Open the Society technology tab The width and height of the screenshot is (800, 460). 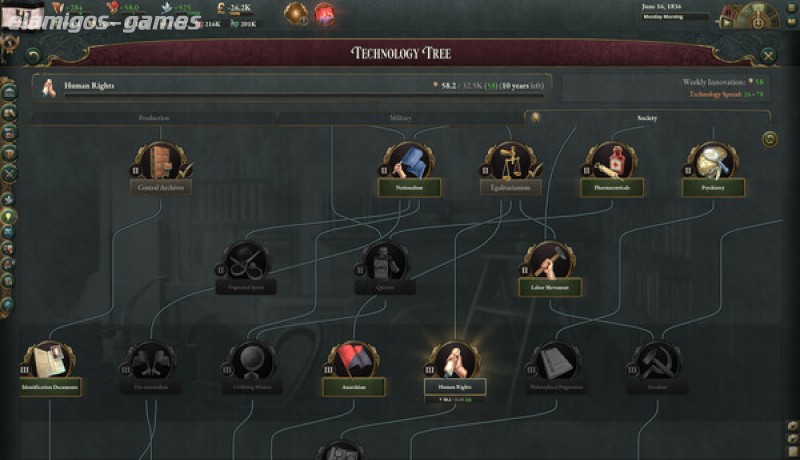(x=646, y=118)
